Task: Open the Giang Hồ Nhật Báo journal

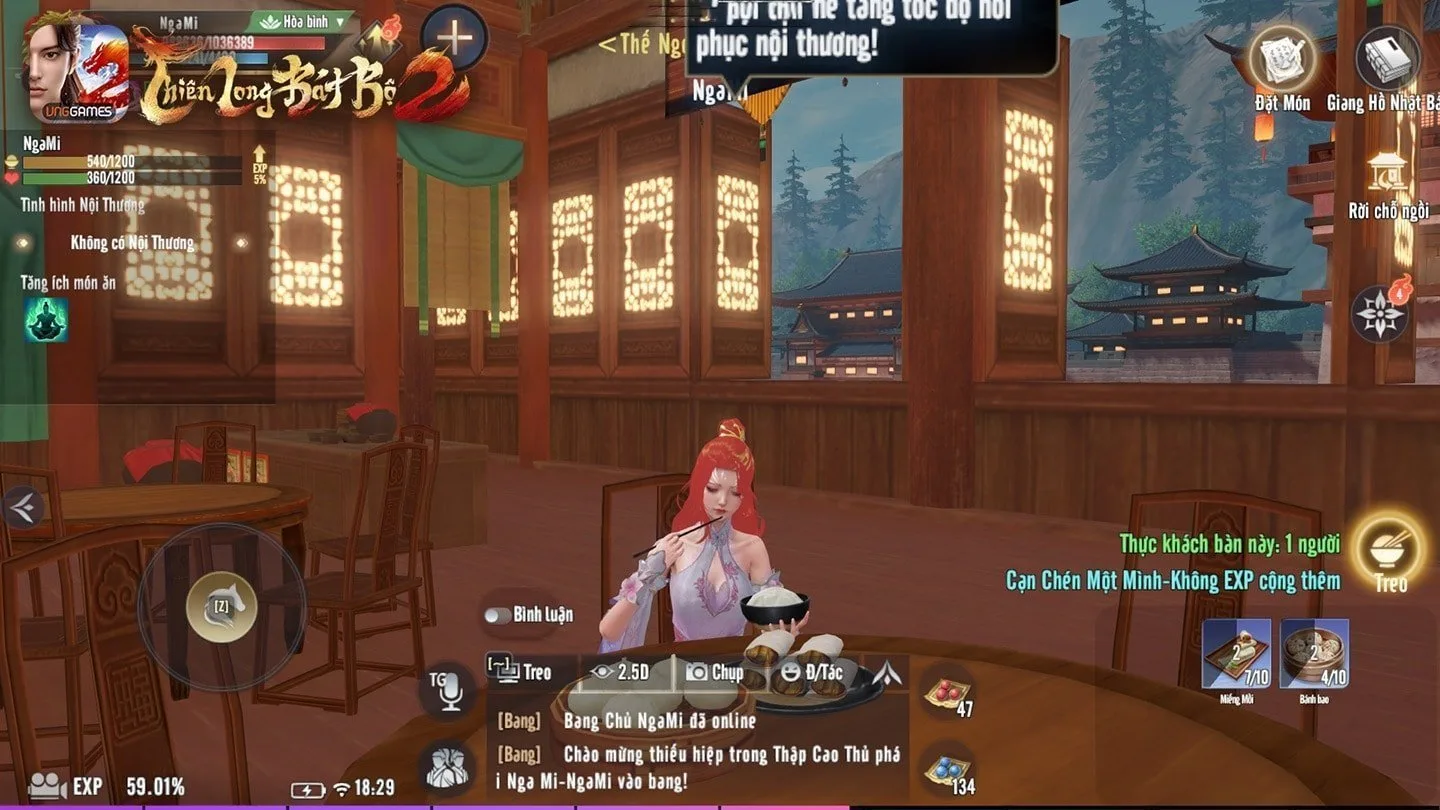Action: (1387, 58)
